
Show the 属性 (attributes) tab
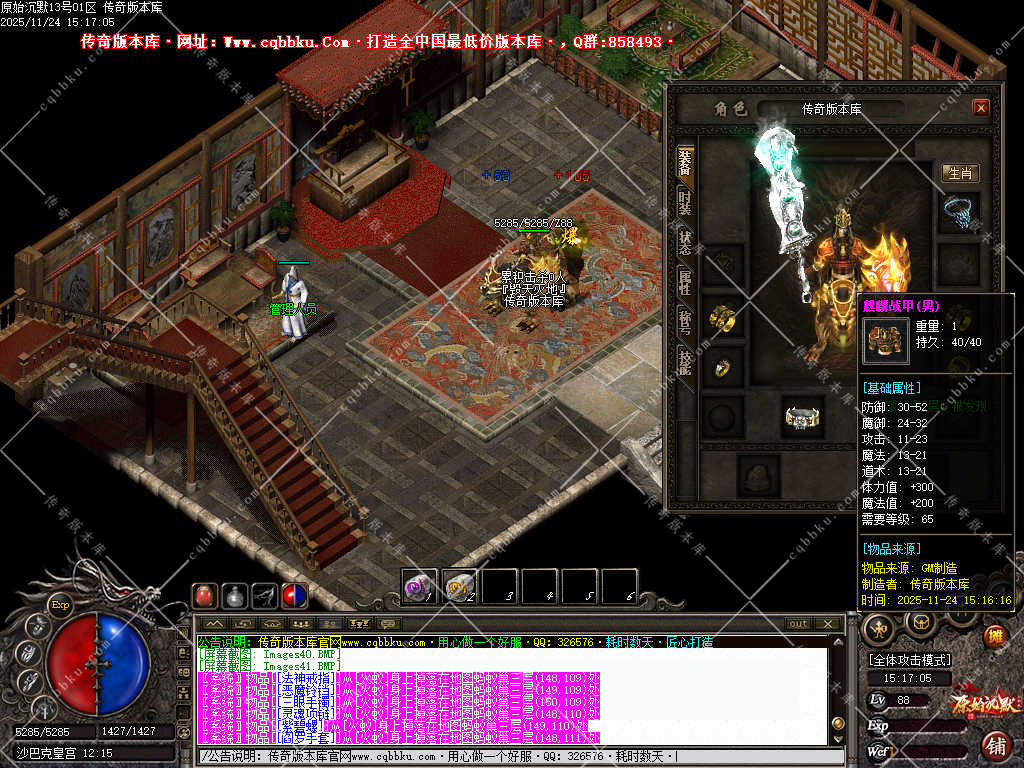[x=685, y=283]
